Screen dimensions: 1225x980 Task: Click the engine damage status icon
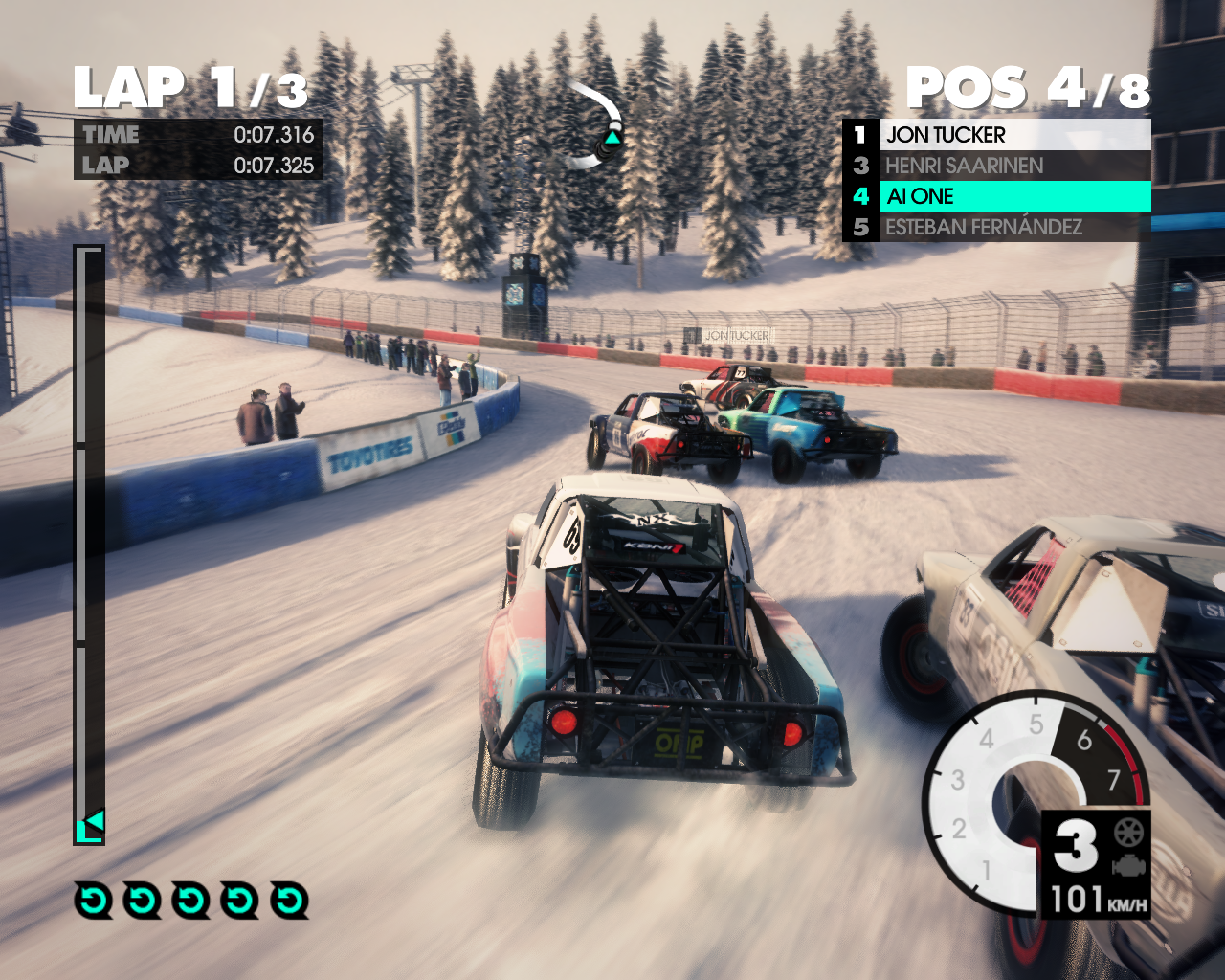point(1129,865)
